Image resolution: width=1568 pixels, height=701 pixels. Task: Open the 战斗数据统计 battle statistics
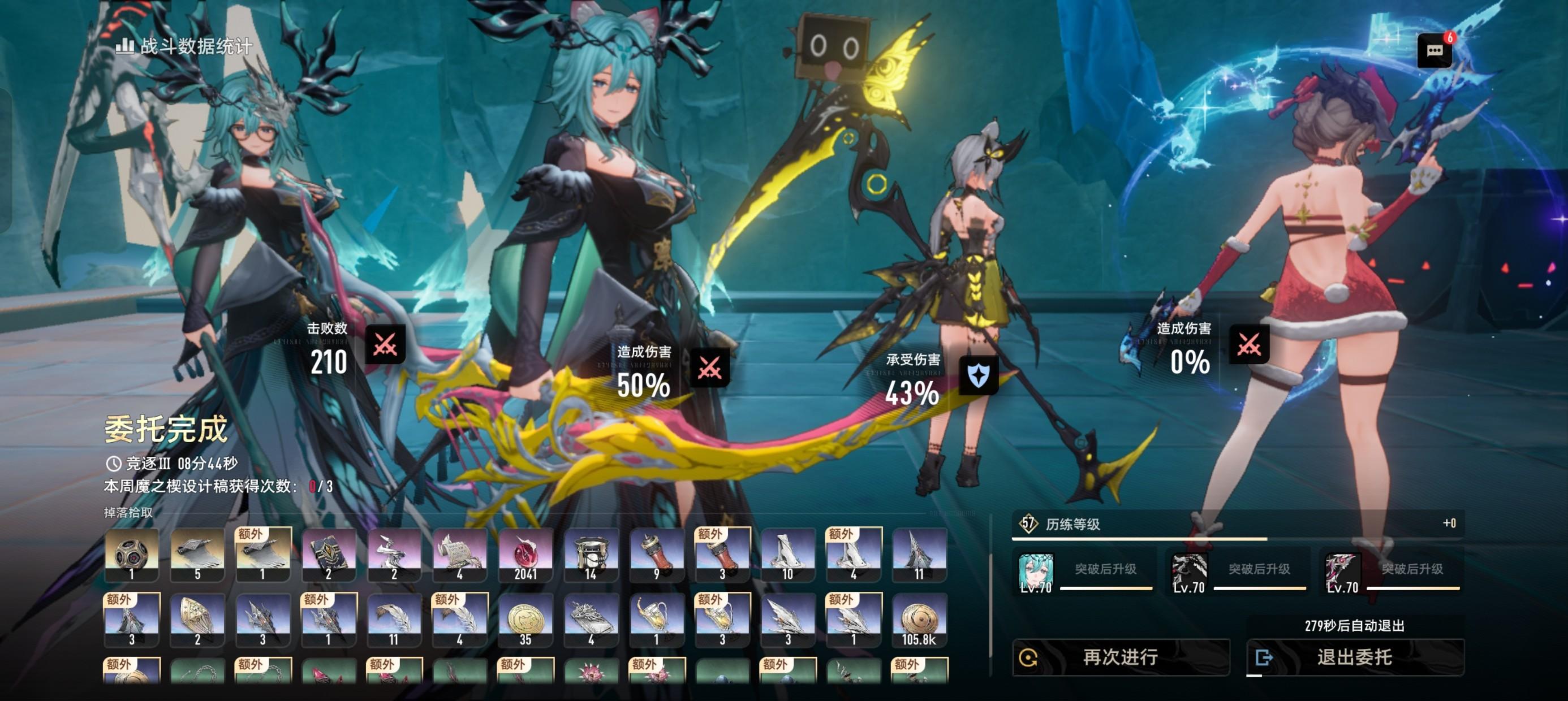coord(184,46)
